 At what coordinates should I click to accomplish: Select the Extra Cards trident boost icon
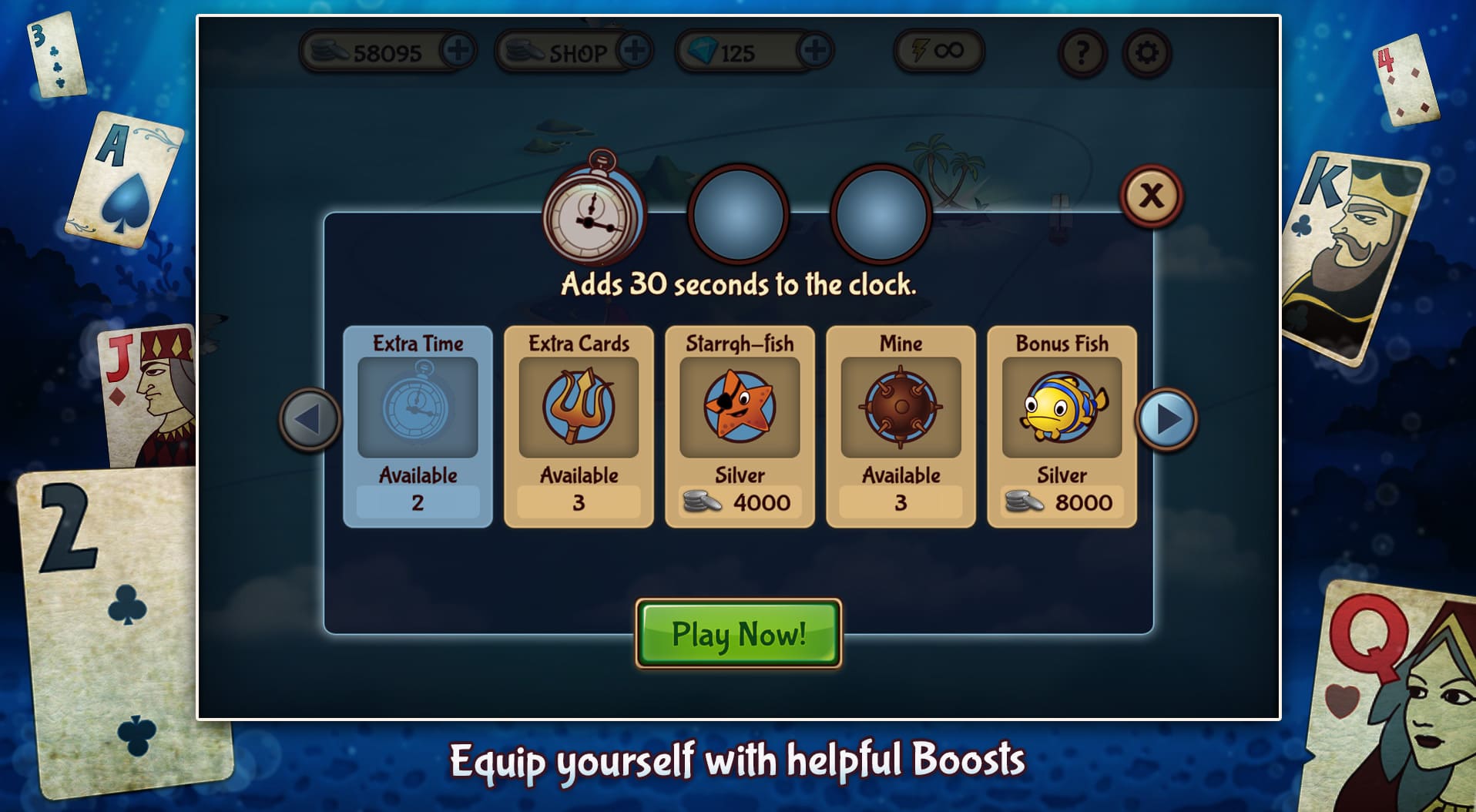point(579,408)
